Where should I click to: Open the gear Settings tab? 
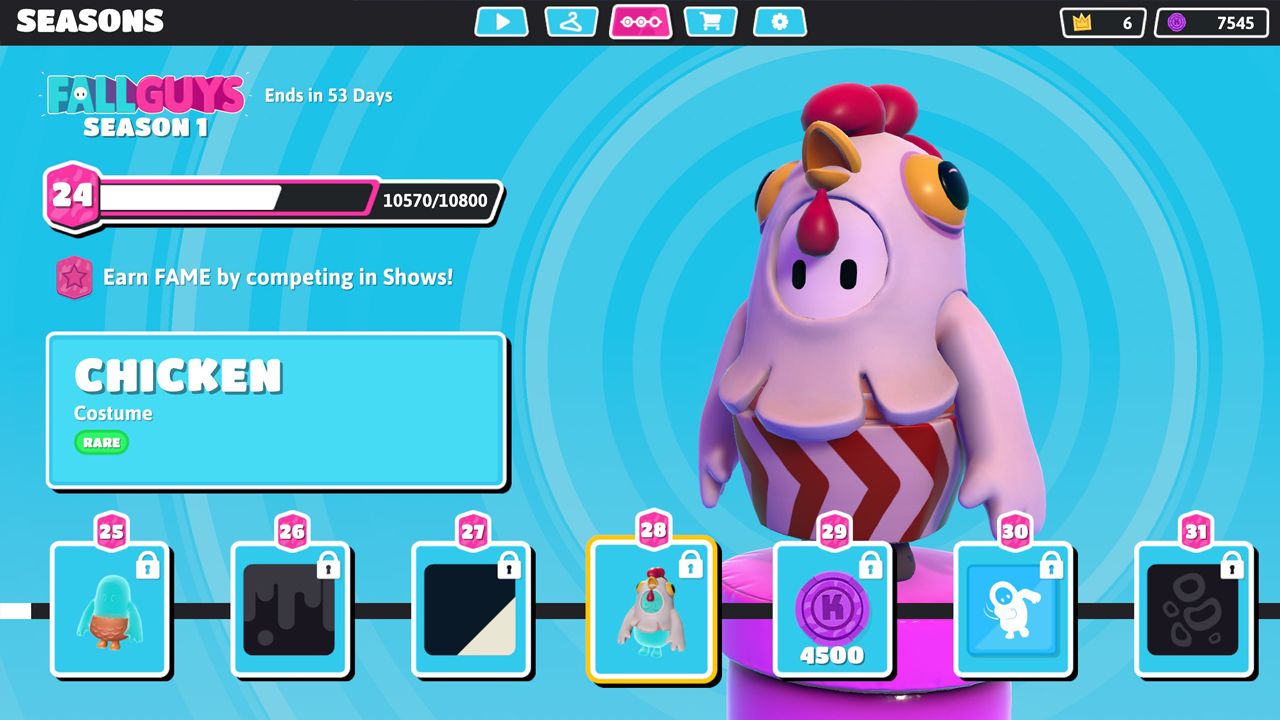tap(780, 22)
